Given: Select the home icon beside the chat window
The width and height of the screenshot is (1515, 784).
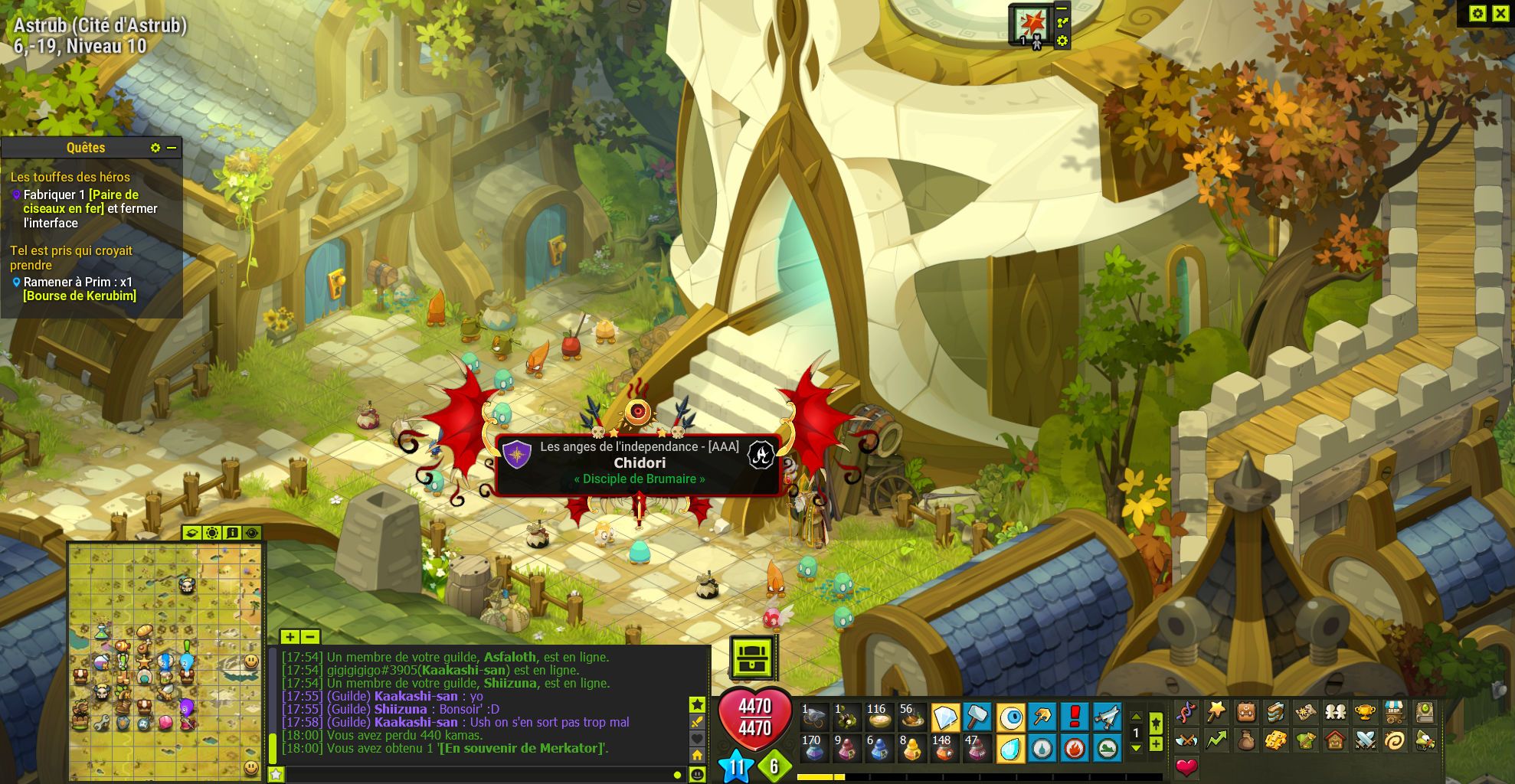Looking at the screenshot, I should [x=697, y=755].
